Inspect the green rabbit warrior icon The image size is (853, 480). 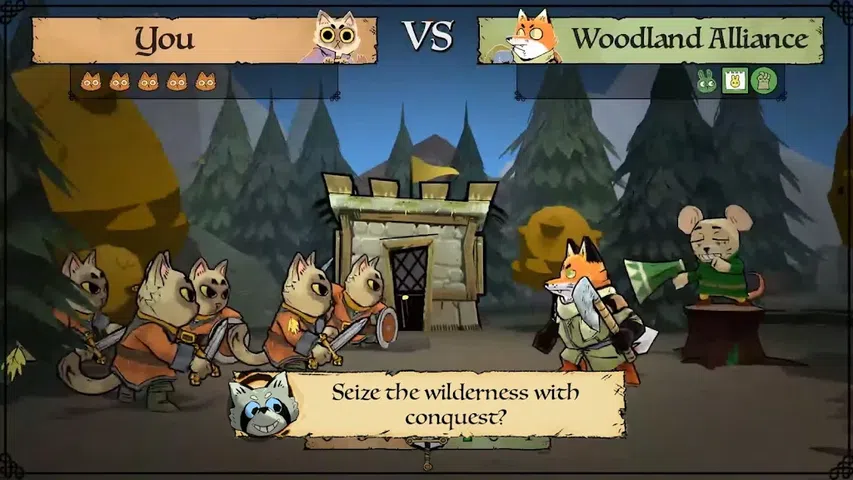coord(707,82)
